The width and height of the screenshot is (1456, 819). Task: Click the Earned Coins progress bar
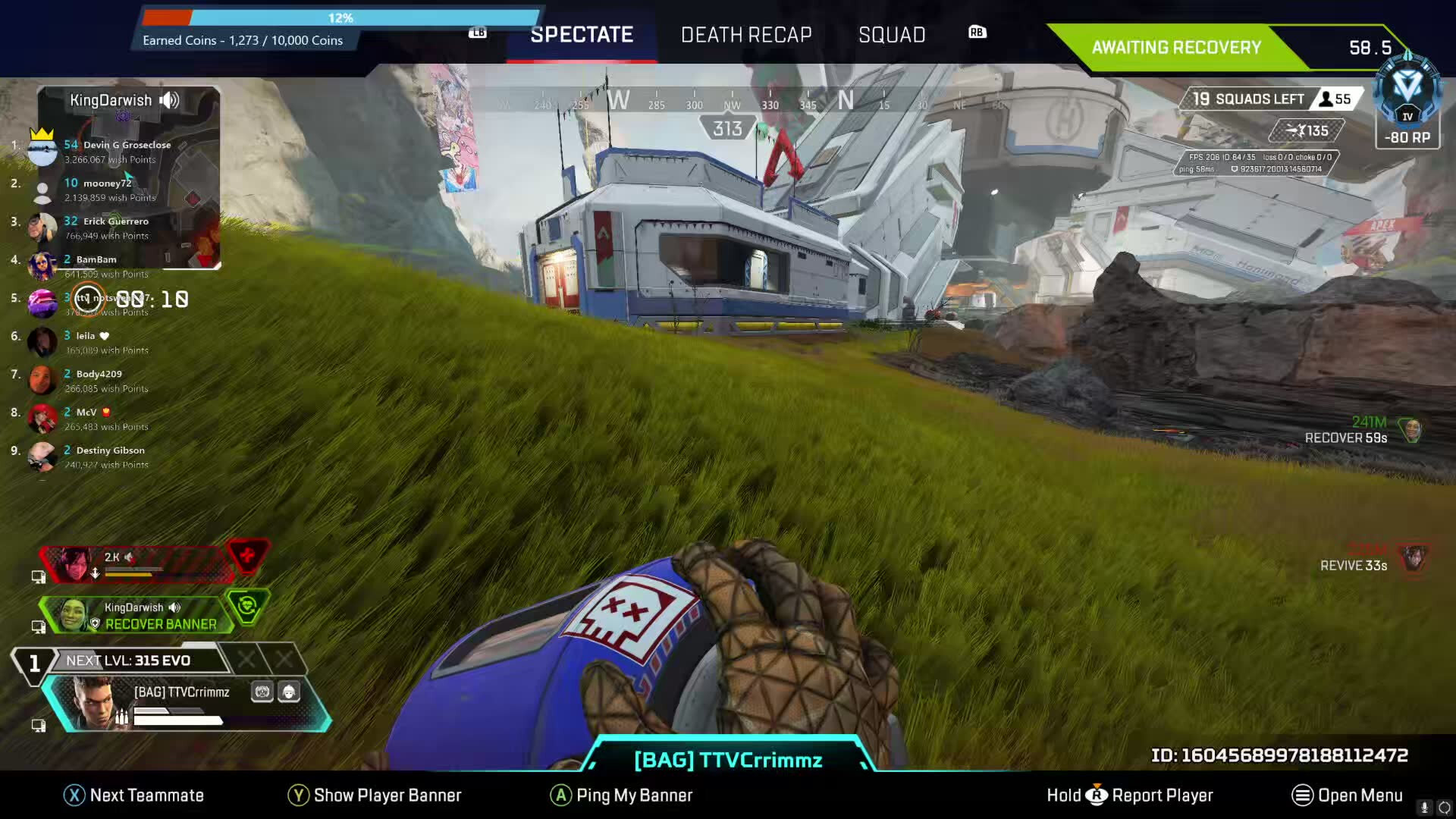tap(341, 17)
